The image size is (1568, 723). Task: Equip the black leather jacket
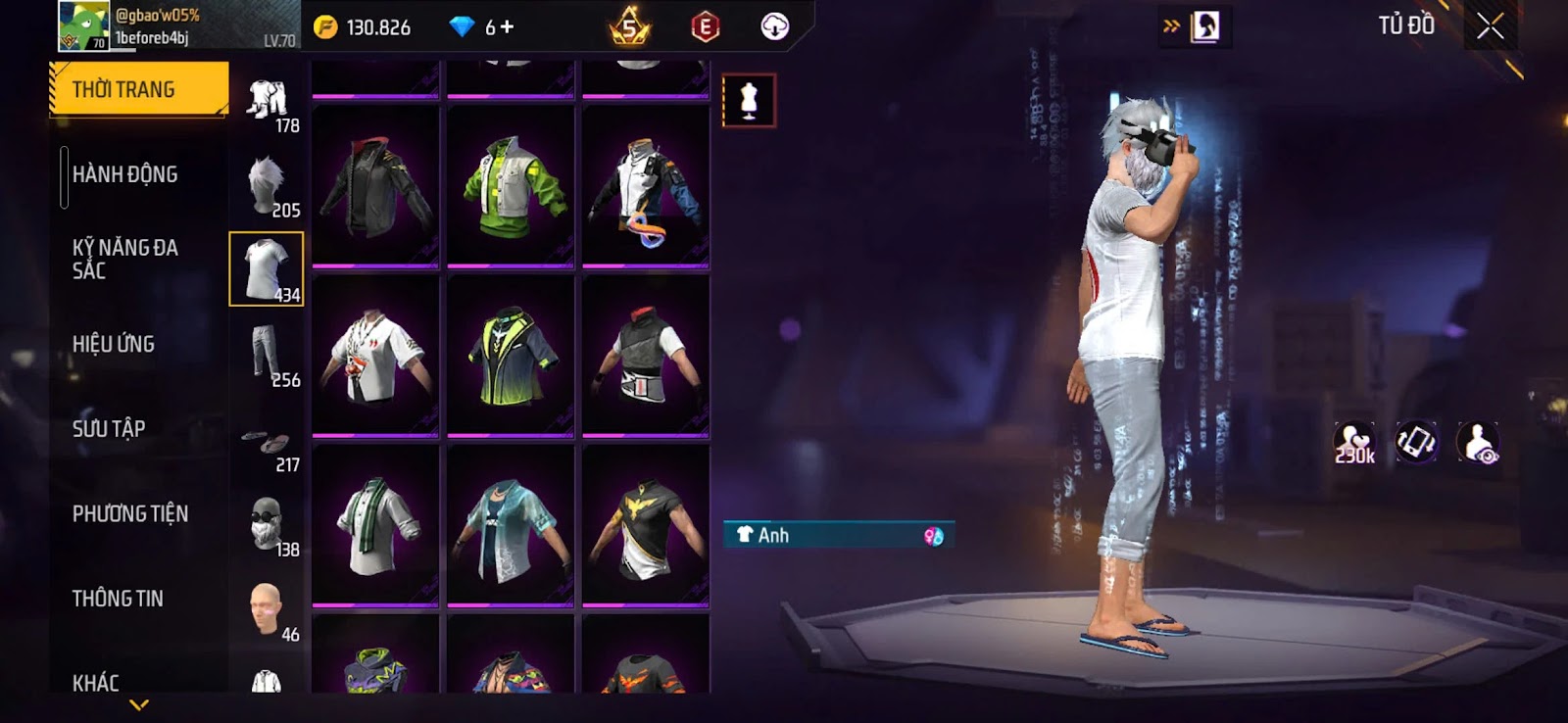[375, 185]
